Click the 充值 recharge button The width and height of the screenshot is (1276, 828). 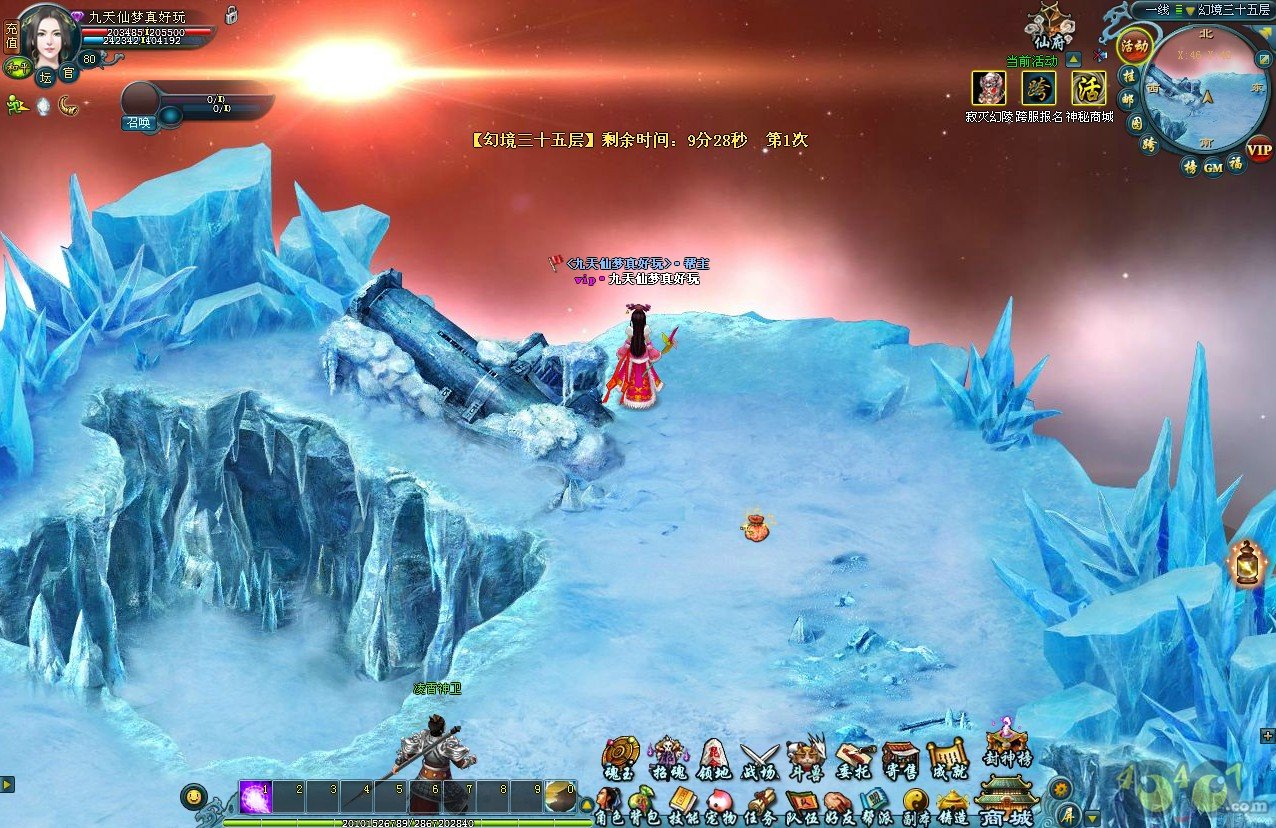(11, 37)
